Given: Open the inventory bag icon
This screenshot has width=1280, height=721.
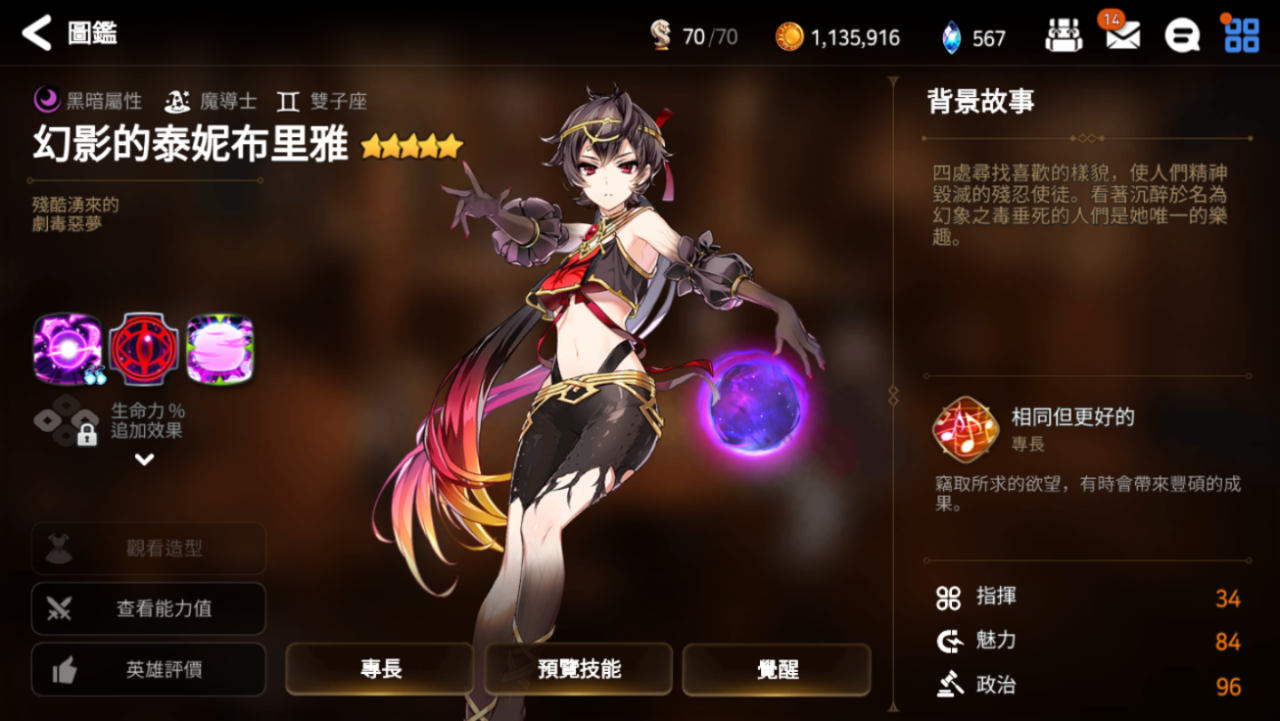Looking at the screenshot, I should [x=1063, y=33].
